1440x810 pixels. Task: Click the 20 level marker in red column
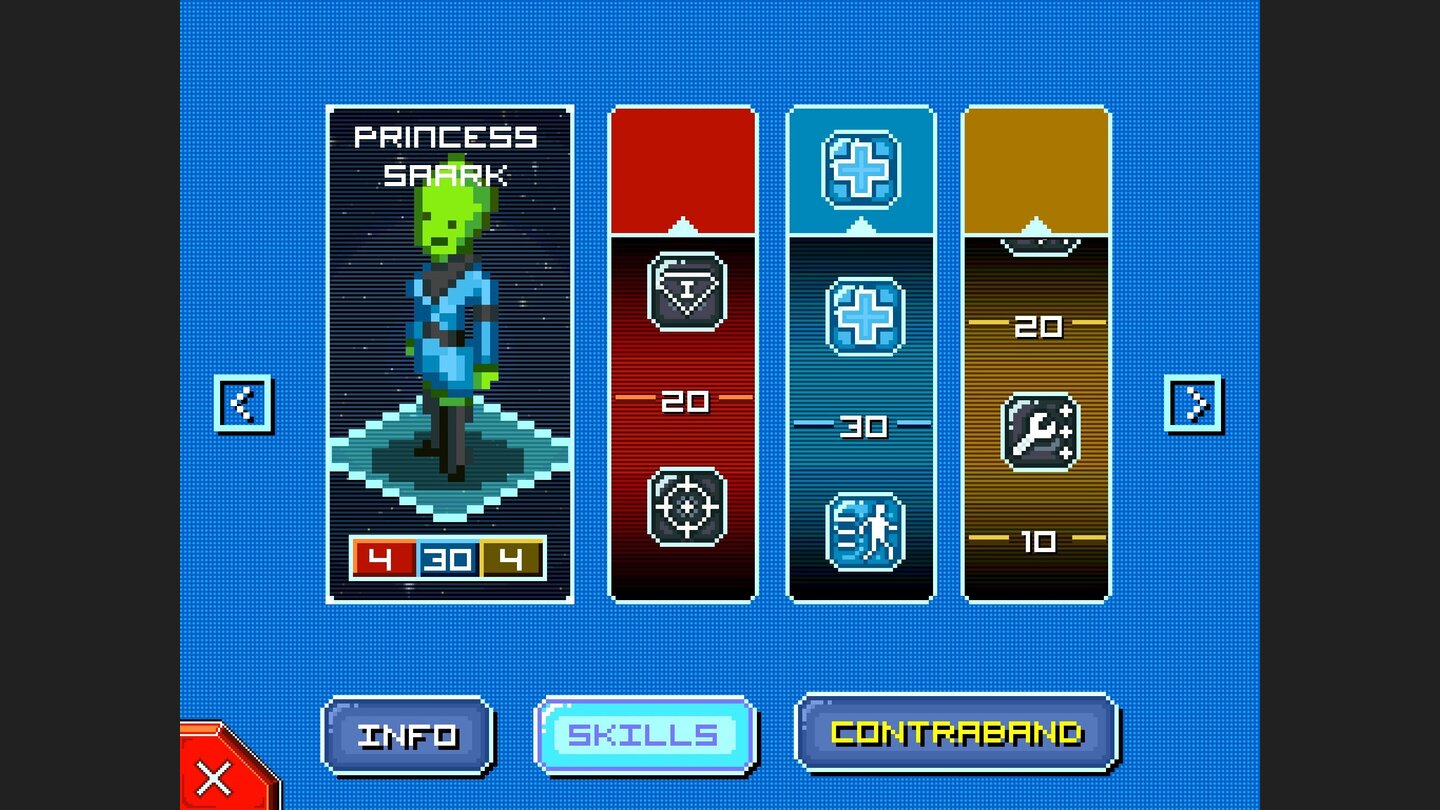pyautogui.click(x=684, y=402)
